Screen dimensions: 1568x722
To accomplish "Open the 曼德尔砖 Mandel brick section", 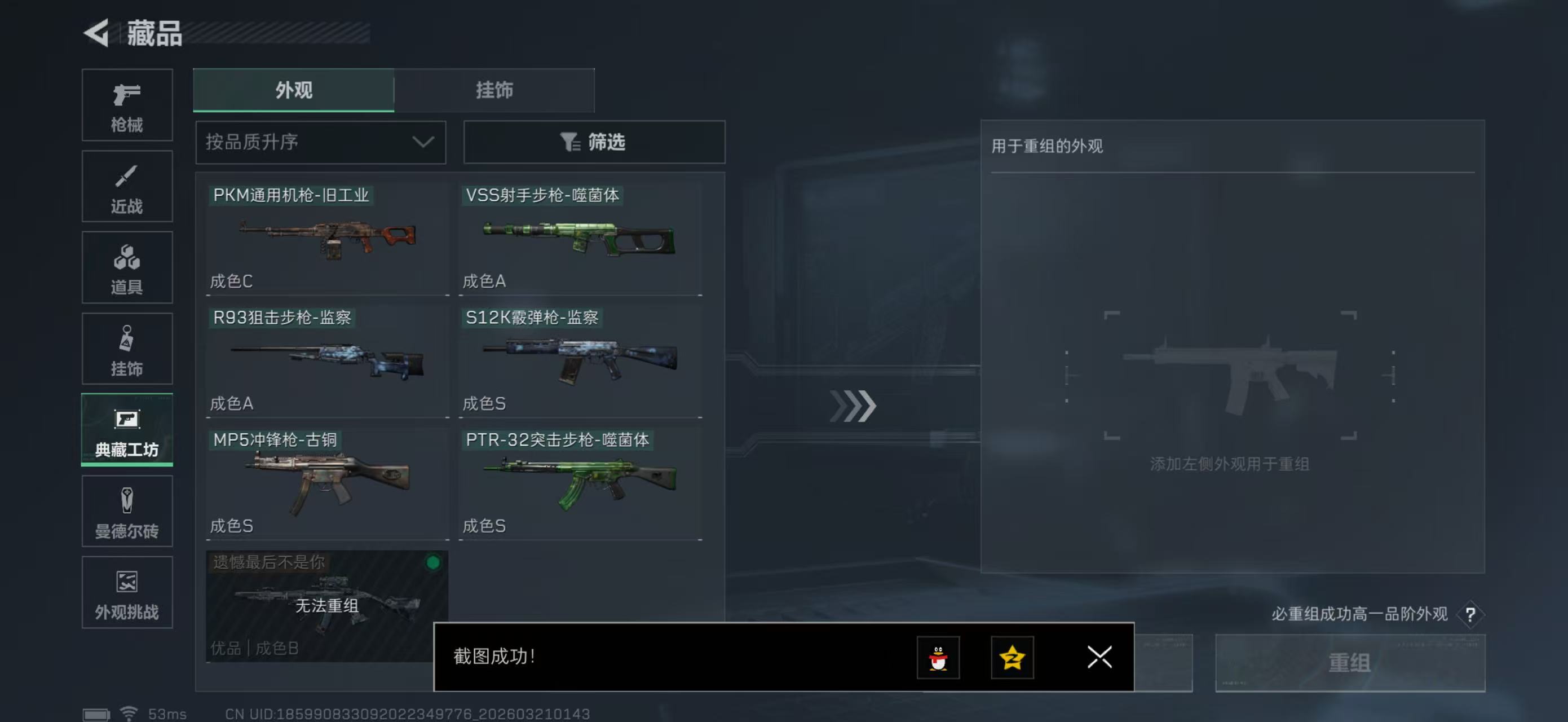I will pos(127,512).
